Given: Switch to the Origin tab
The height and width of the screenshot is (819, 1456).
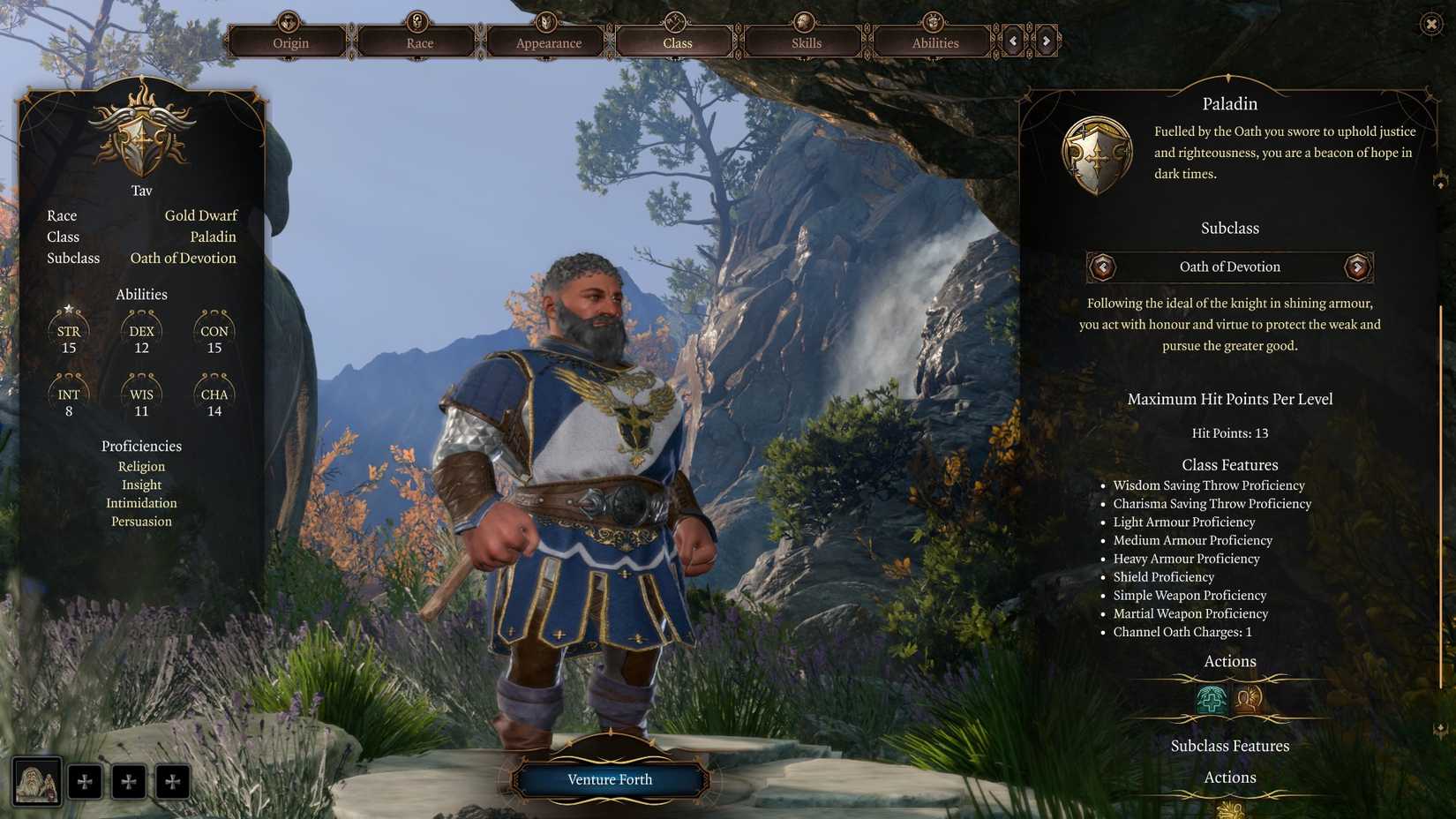Looking at the screenshot, I should pos(289,42).
